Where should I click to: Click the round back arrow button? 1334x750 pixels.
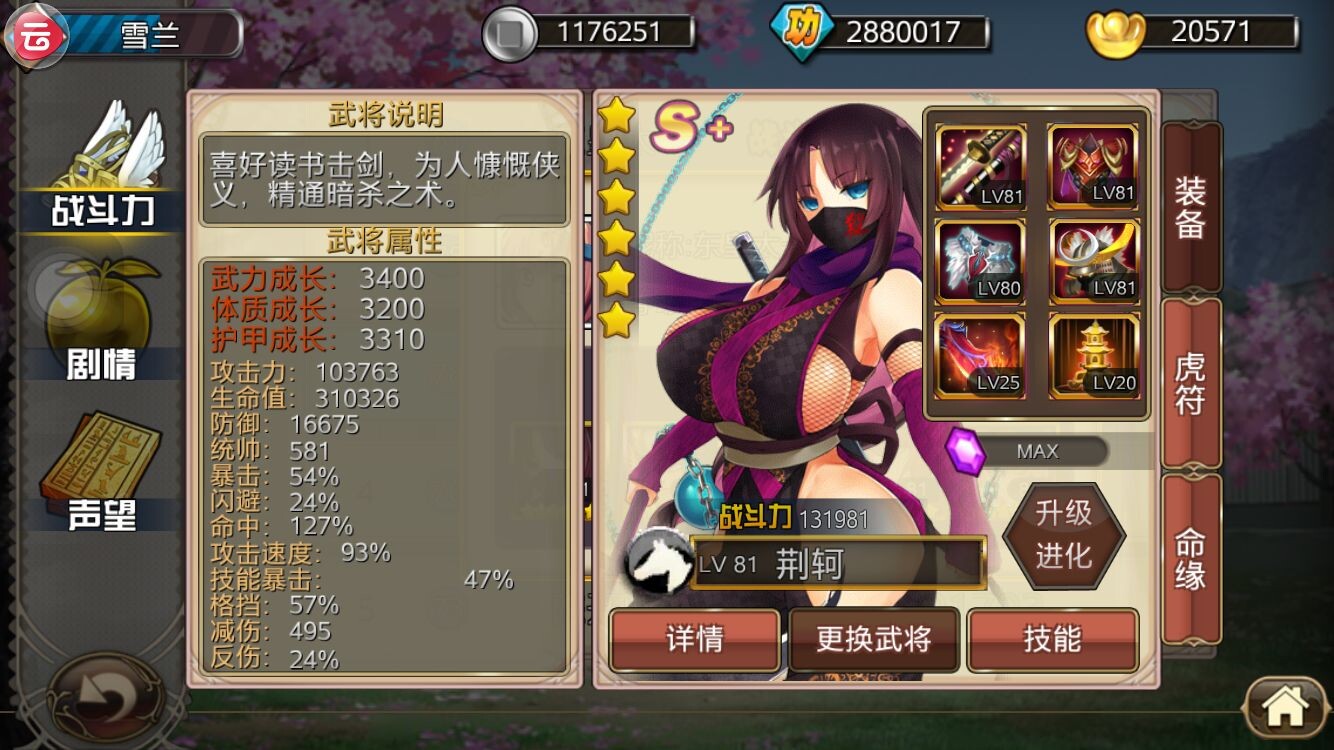[x=106, y=696]
